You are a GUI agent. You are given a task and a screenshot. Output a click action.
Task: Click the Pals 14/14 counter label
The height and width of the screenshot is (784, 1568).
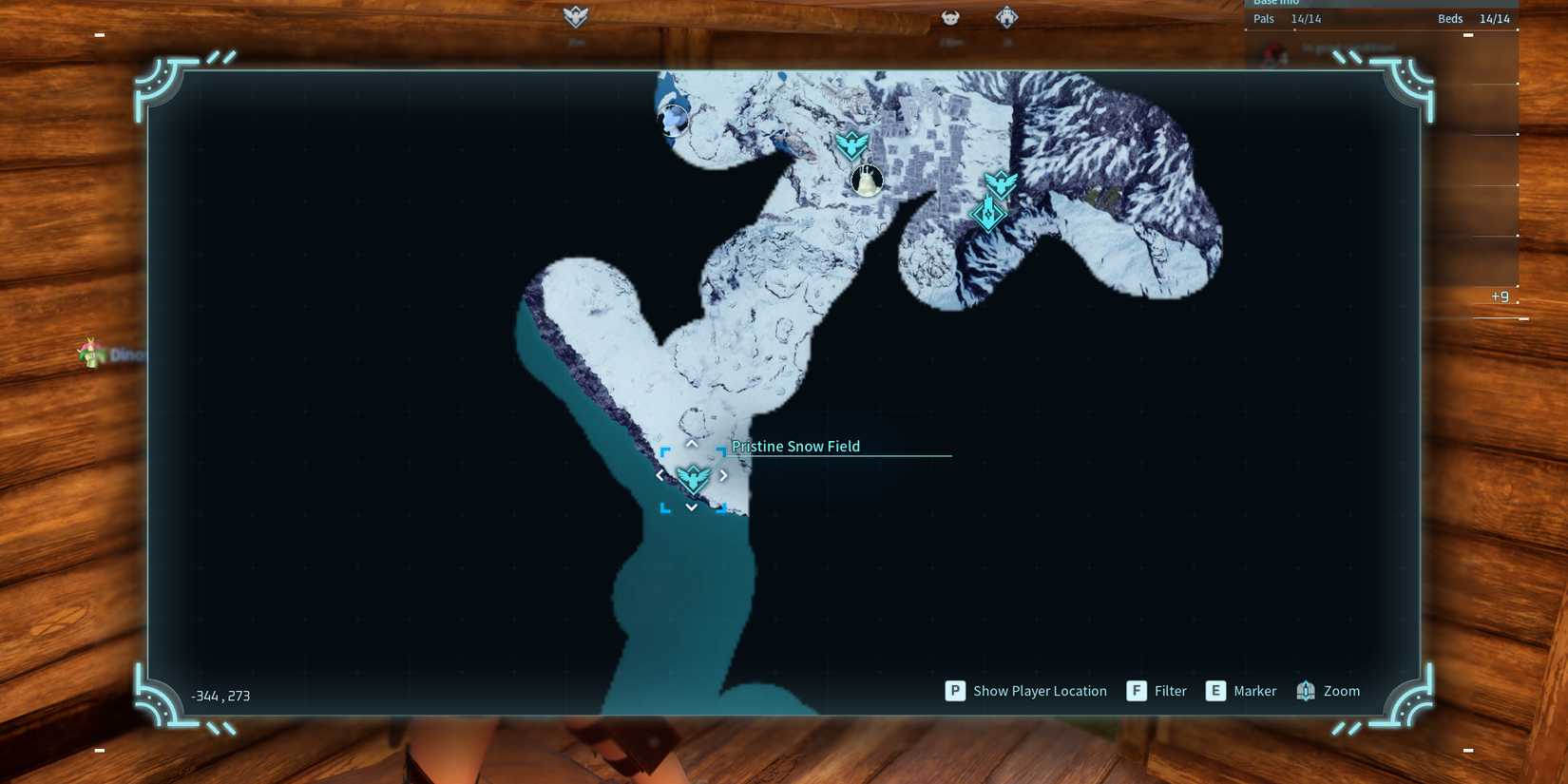(x=1288, y=18)
